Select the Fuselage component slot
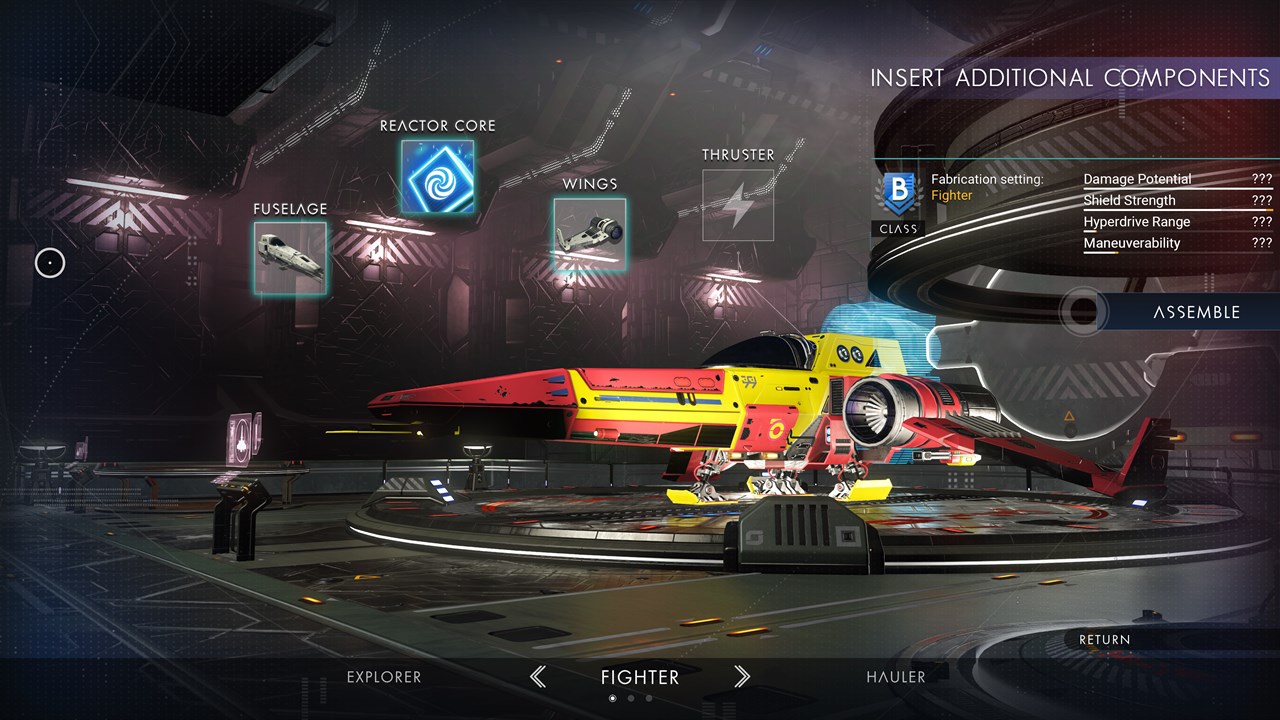 click(290, 258)
